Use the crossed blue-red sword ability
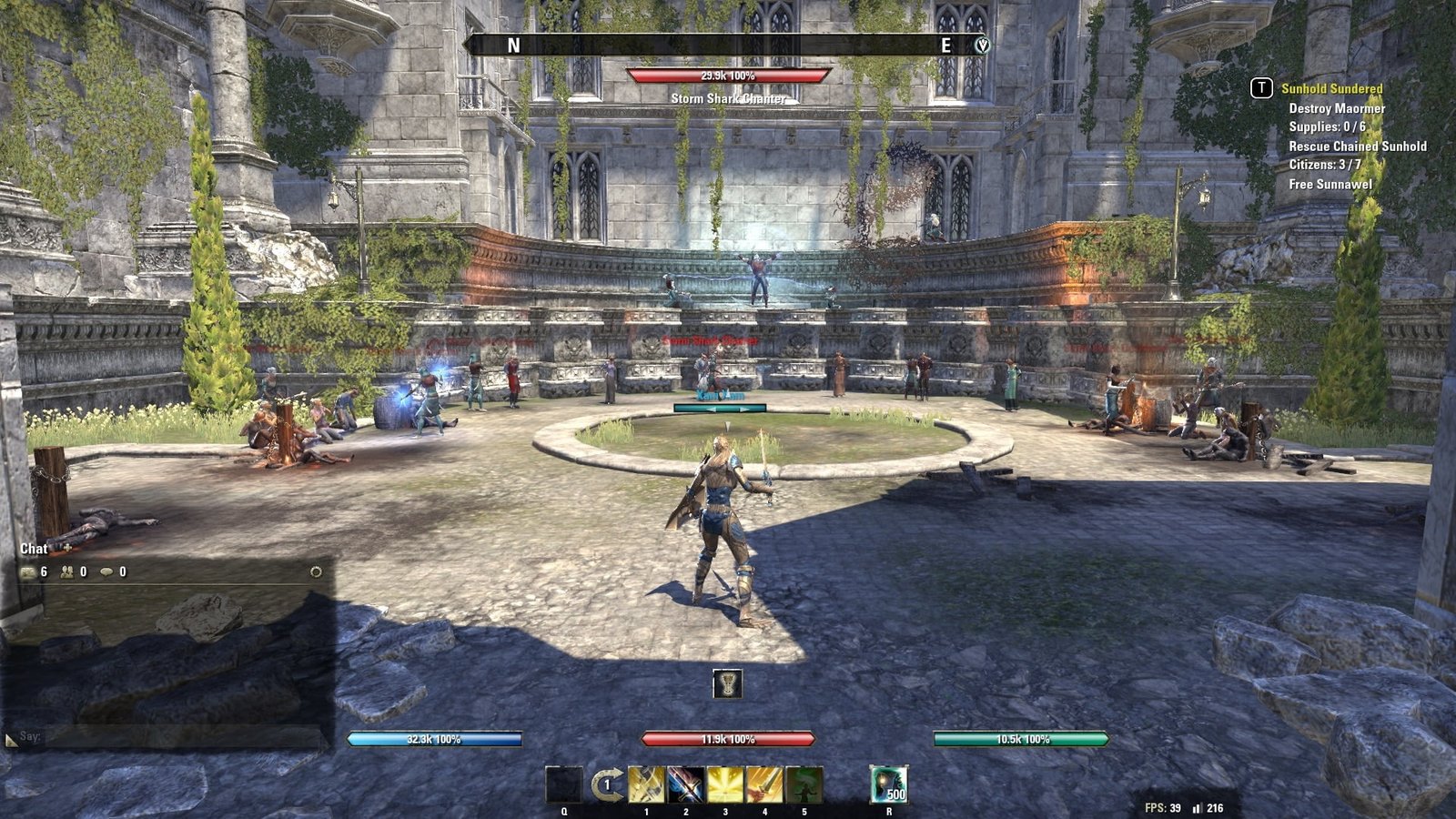 (x=685, y=784)
